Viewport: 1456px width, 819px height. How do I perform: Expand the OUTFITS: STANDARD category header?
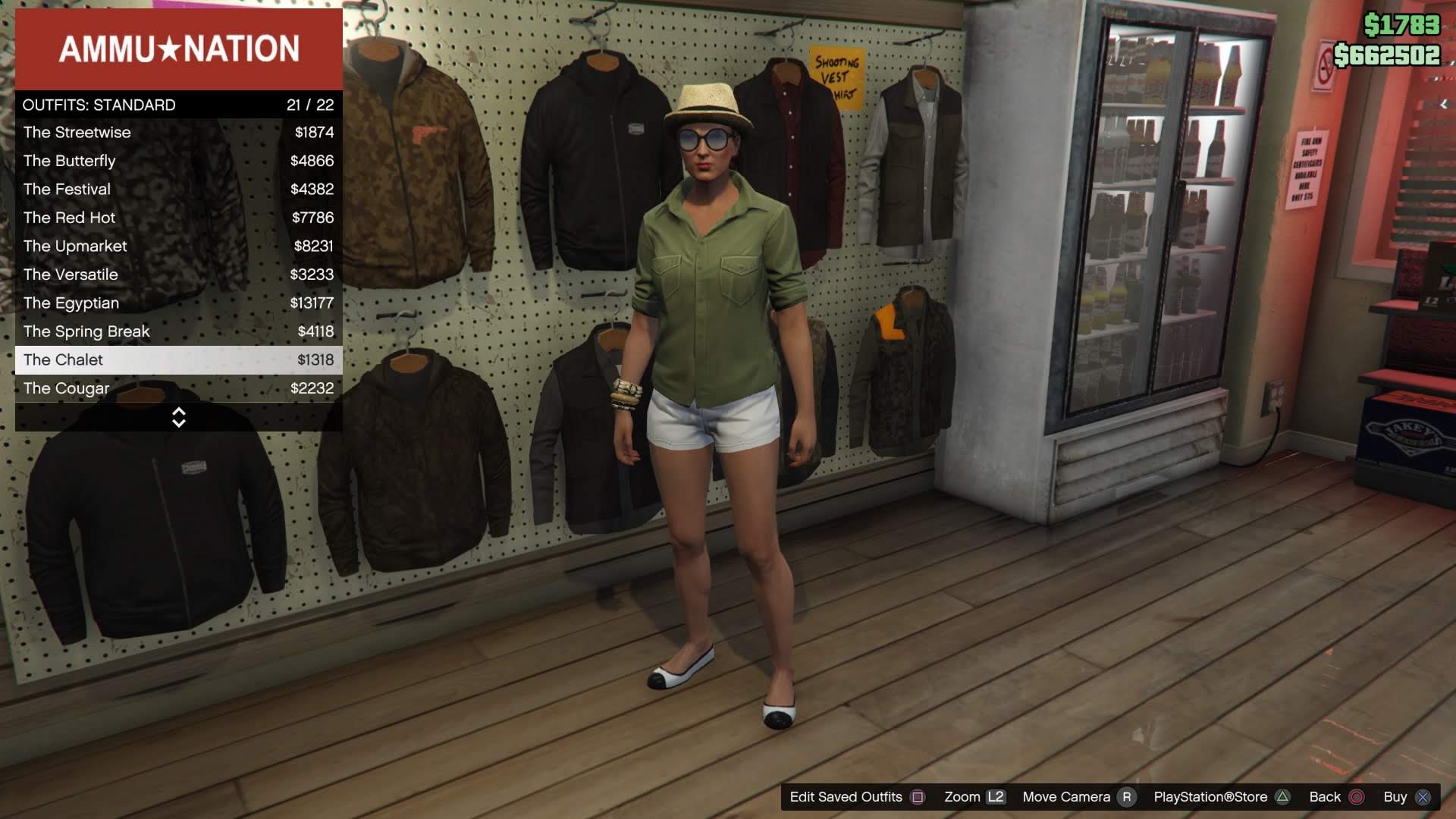pyautogui.click(x=99, y=105)
